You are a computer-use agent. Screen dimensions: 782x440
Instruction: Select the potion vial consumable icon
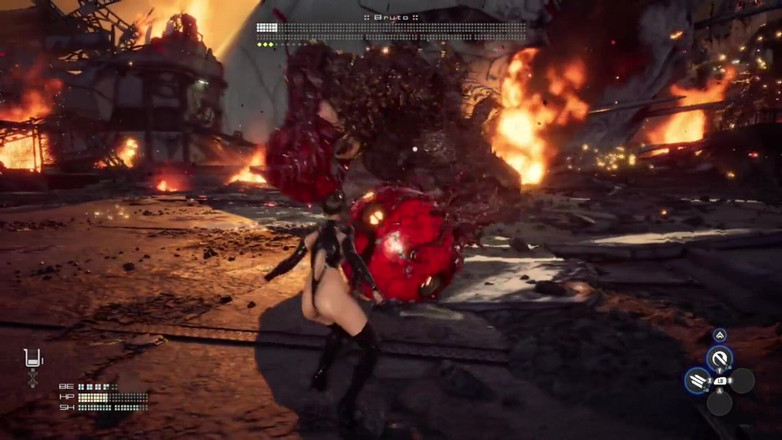pos(33,359)
